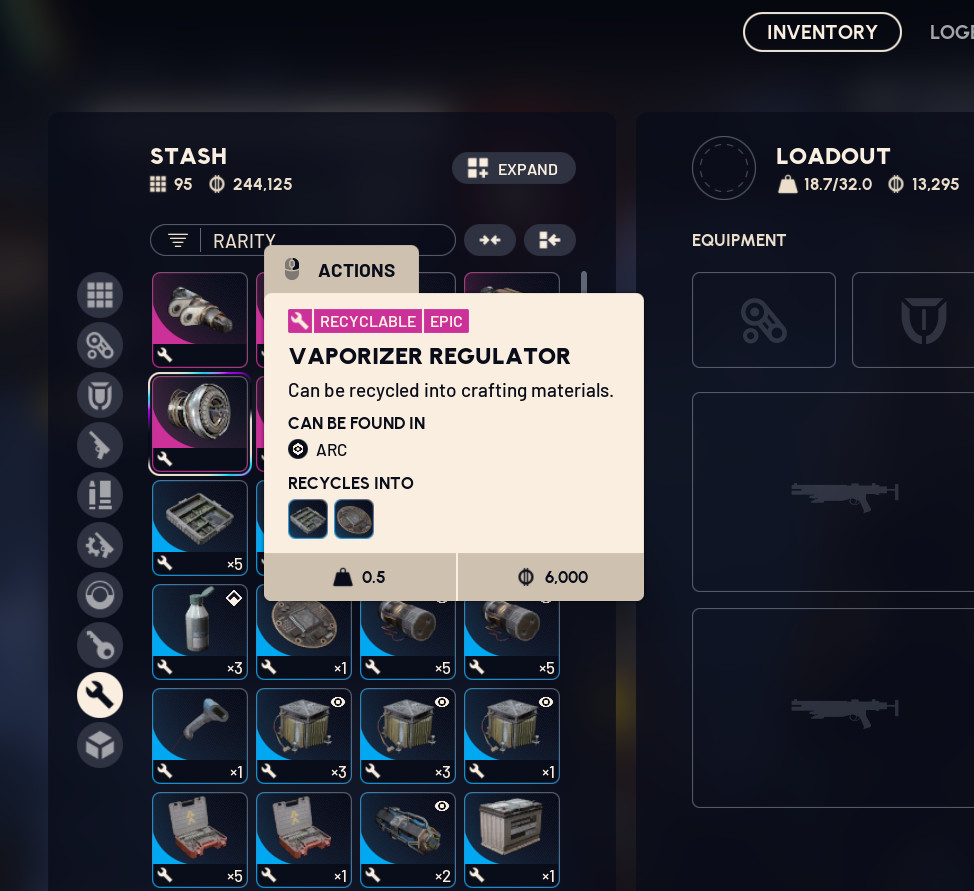Select the handheld scanner item slot
This screenshot has width=974, height=891.
click(200, 736)
